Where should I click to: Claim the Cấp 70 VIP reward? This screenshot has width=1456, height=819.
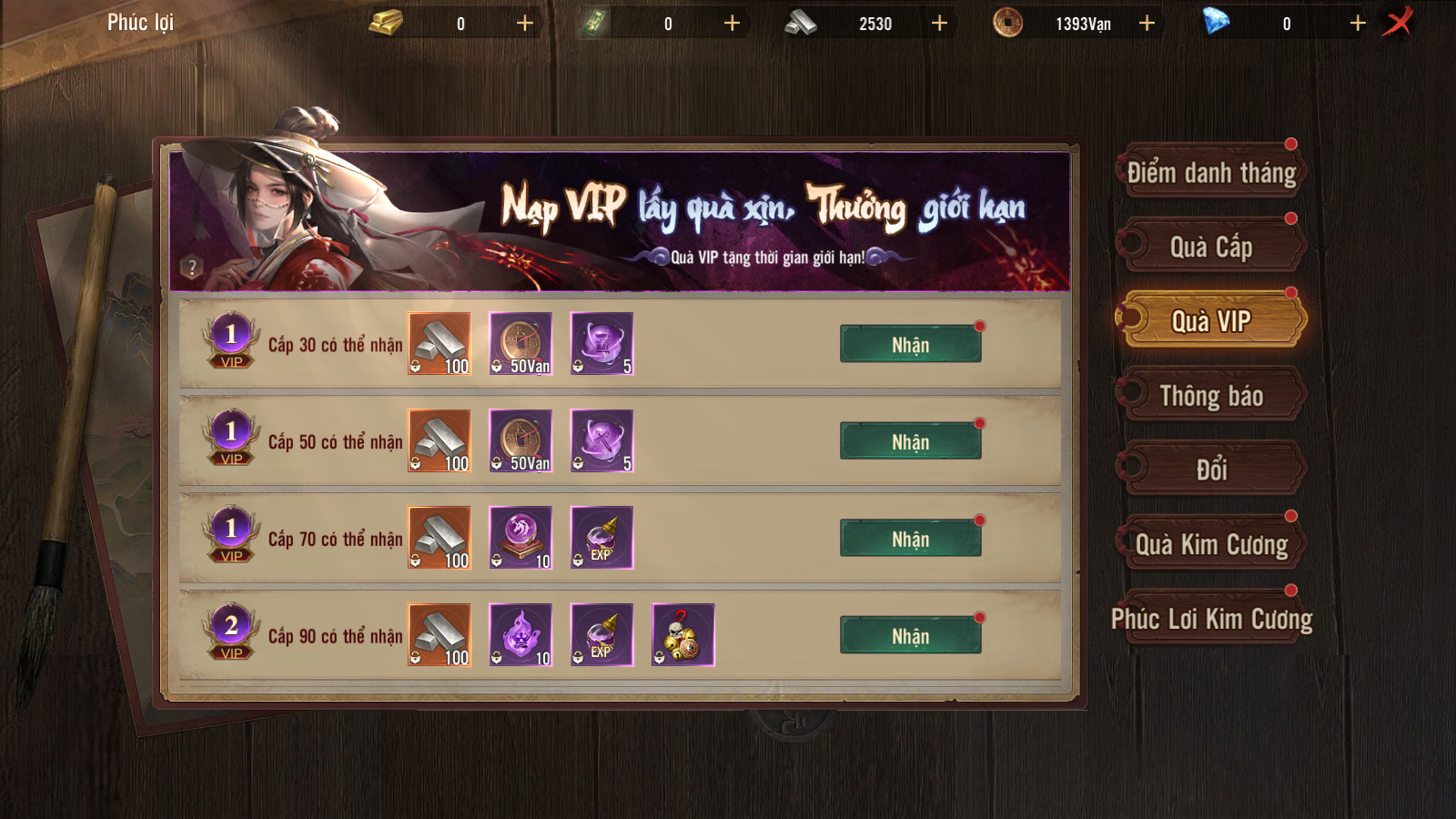click(x=910, y=540)
